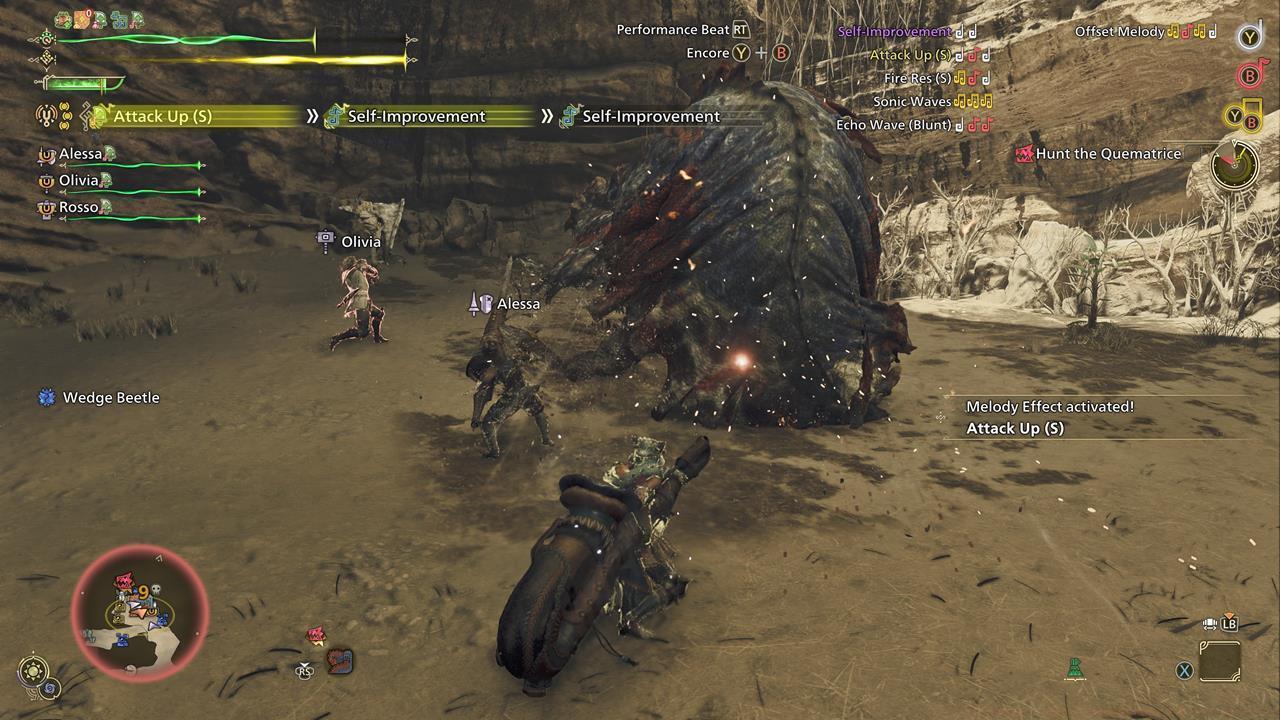Select the Attack Up melody icon in the queue bar
This screenshot has width=1280, height=720.
coord(99,116)
